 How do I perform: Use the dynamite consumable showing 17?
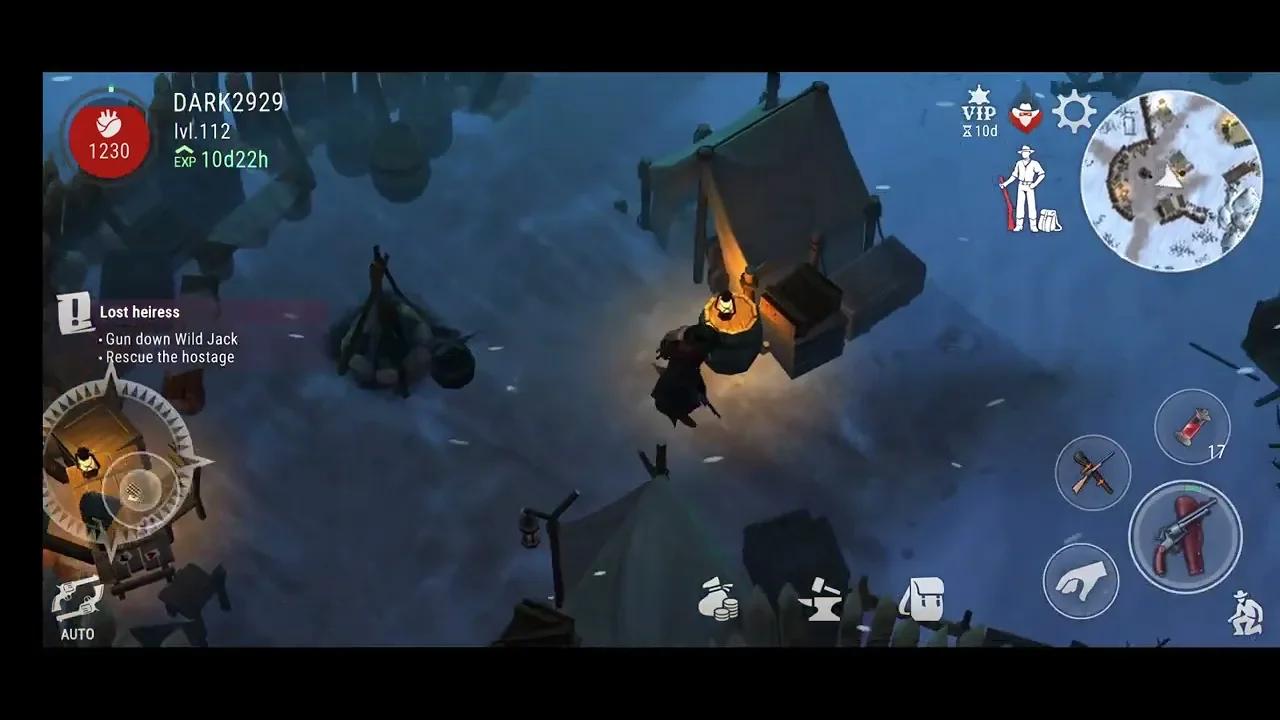(x=1192, y=428)
